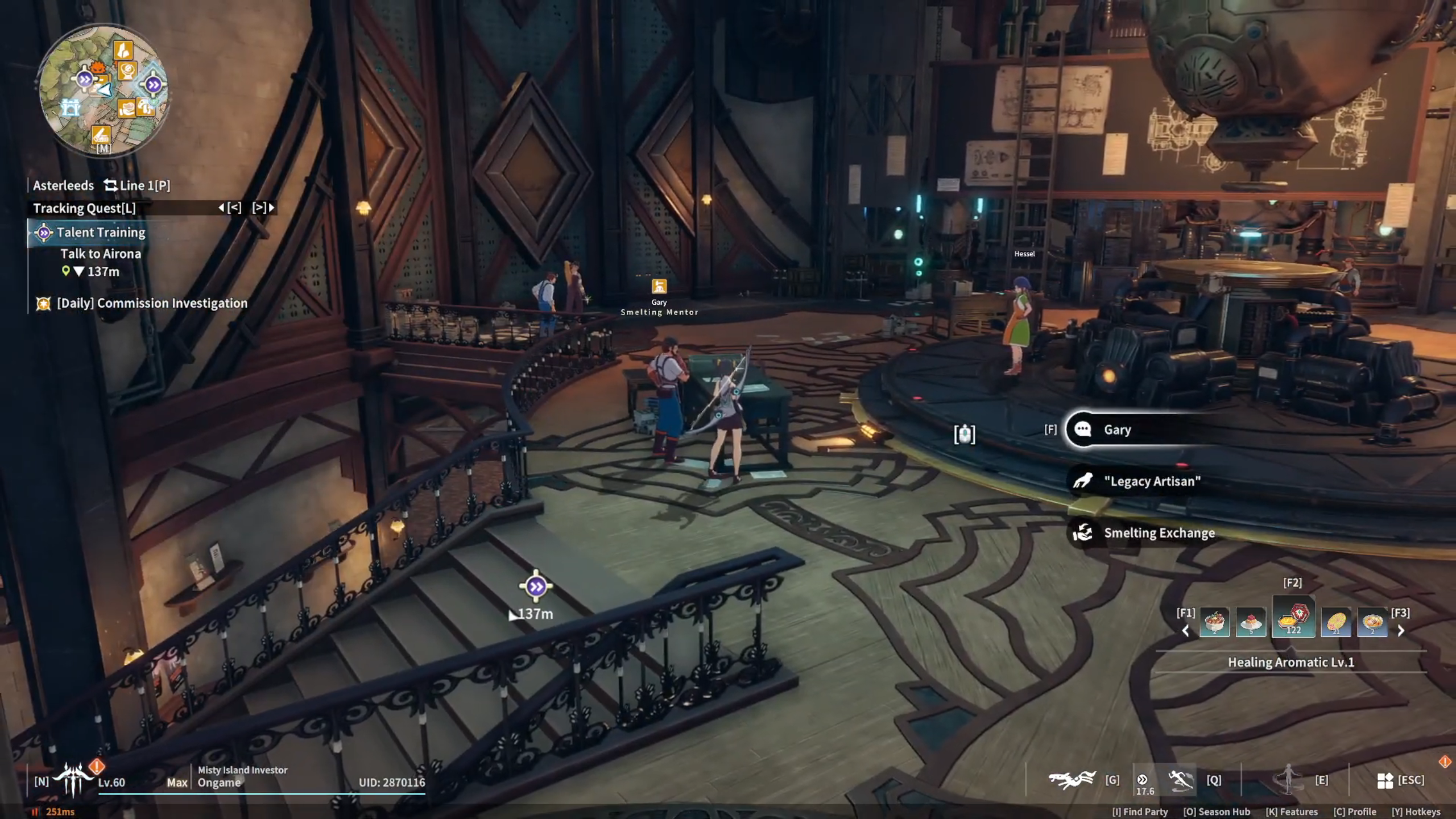Select the oval omelette food slot

(x=1336, y=622)
